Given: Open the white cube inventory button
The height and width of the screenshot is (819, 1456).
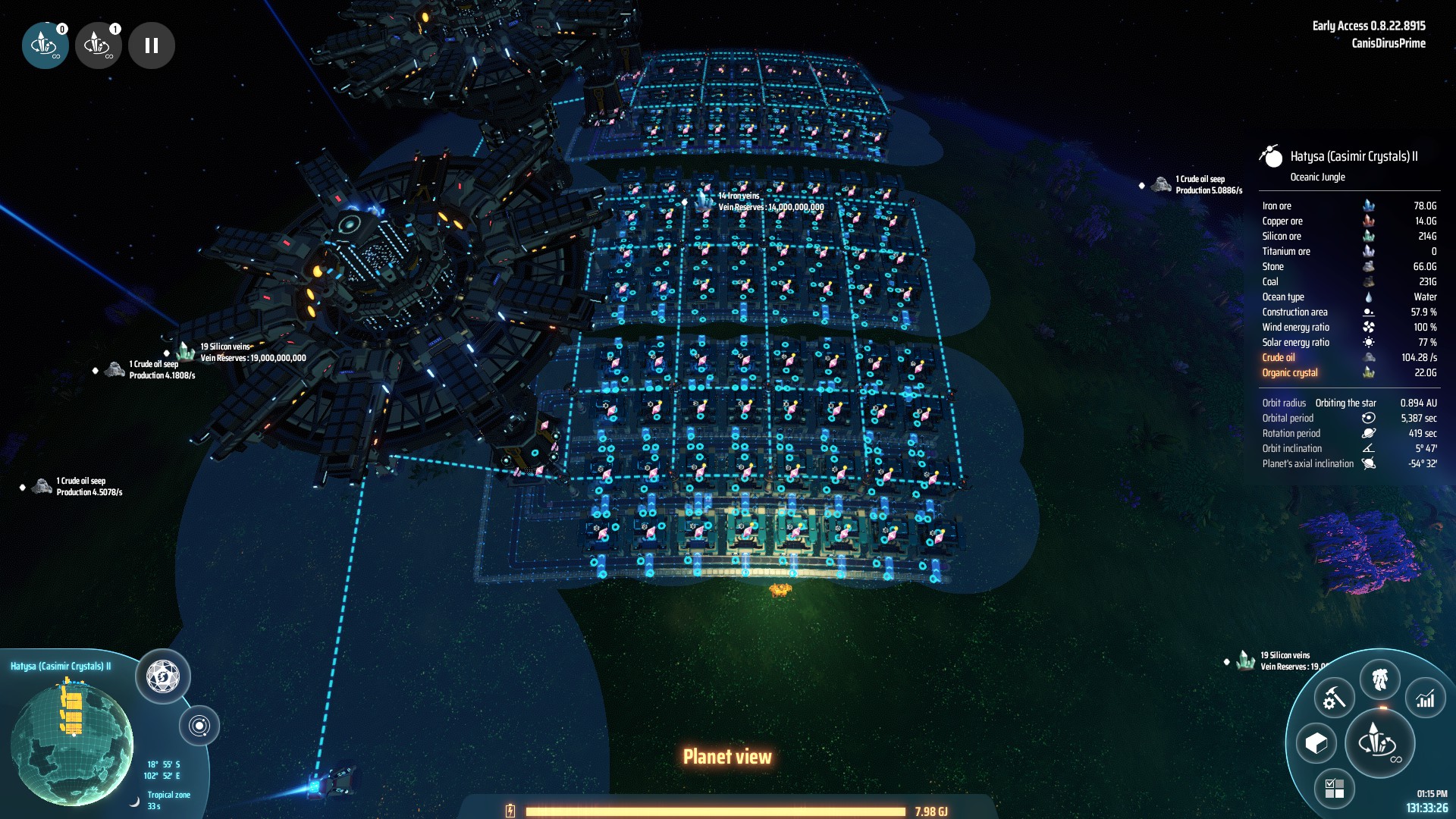Looking at the screenshot, I should [1316, 743].
